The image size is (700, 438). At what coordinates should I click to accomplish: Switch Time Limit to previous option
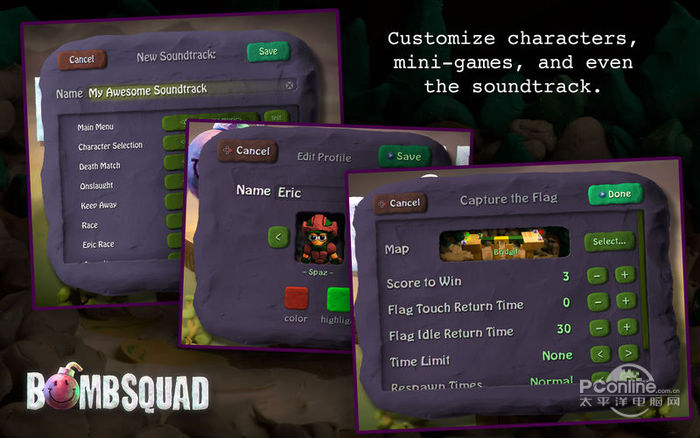tap(598, 353)
